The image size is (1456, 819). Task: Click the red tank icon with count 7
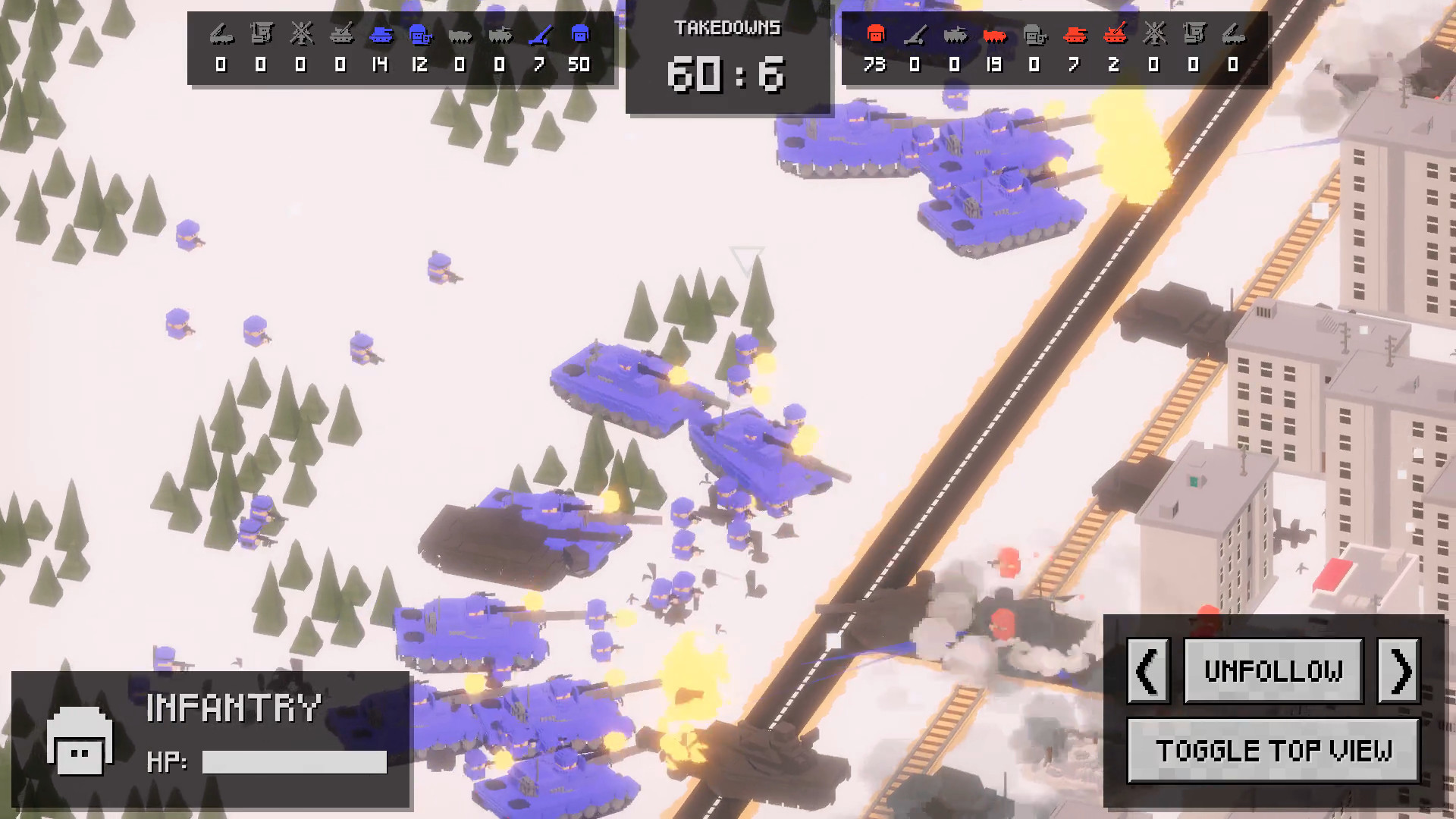pos(1075,35)
